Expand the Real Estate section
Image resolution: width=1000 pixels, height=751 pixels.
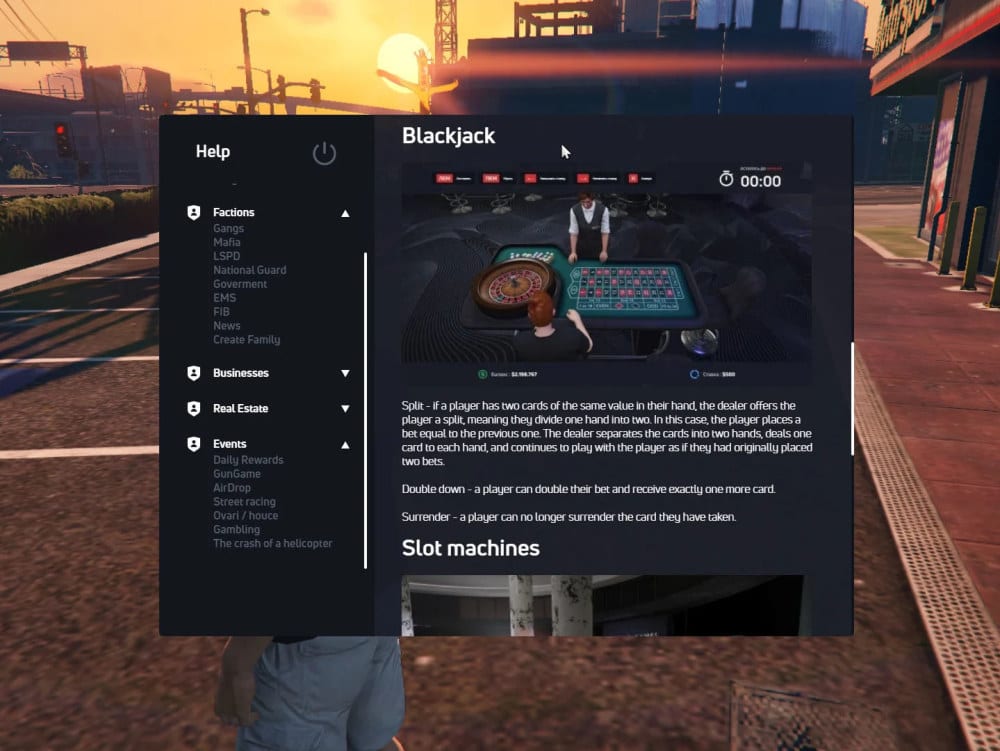[345, 408]
